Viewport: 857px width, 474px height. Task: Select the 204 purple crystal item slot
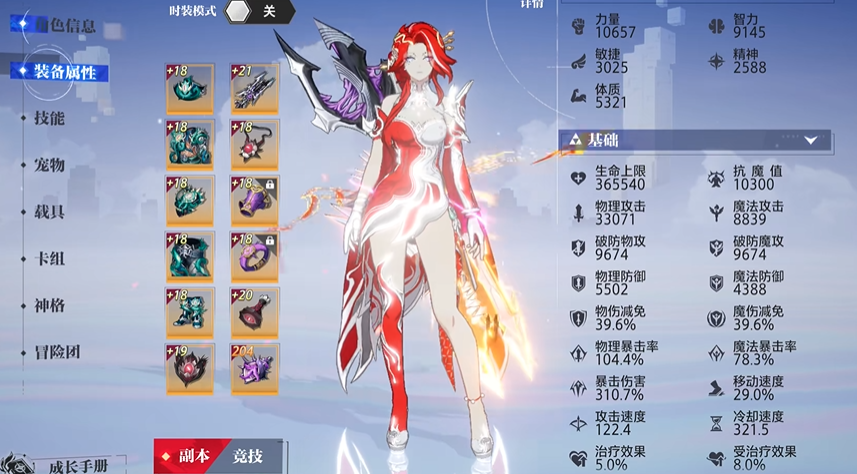[255, 369]
